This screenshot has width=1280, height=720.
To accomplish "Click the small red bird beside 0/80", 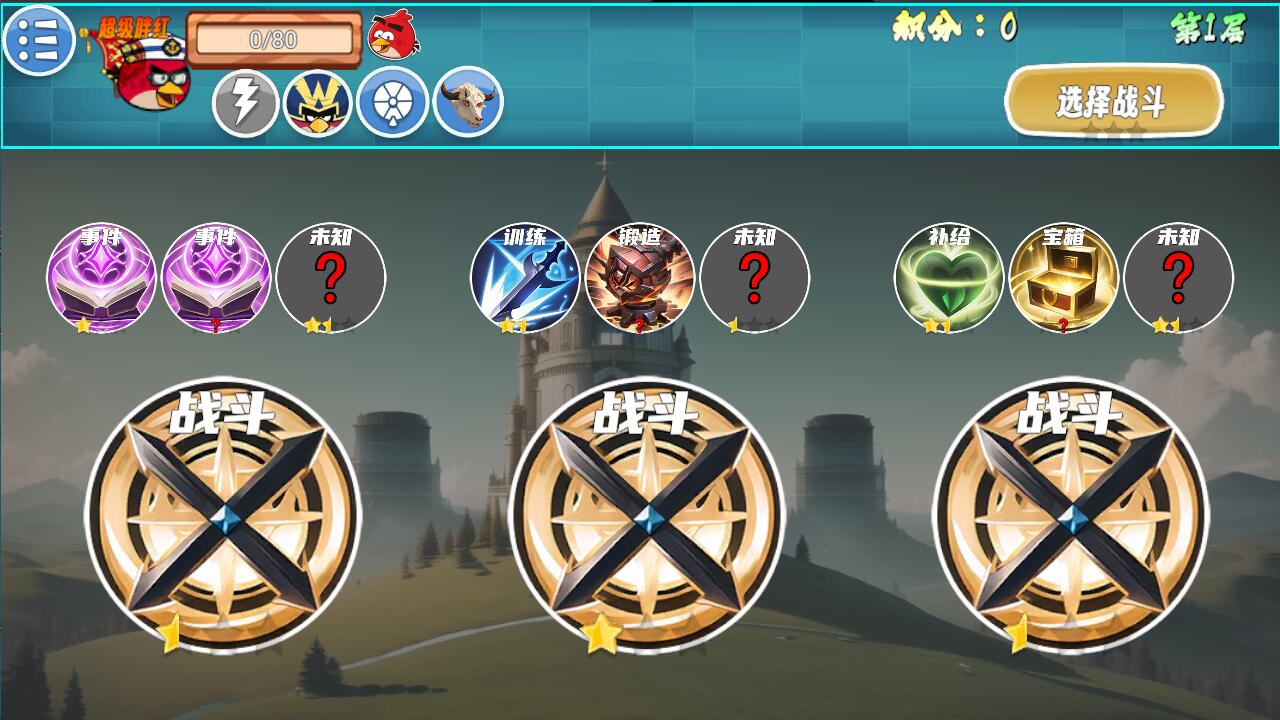I will 393,36.
